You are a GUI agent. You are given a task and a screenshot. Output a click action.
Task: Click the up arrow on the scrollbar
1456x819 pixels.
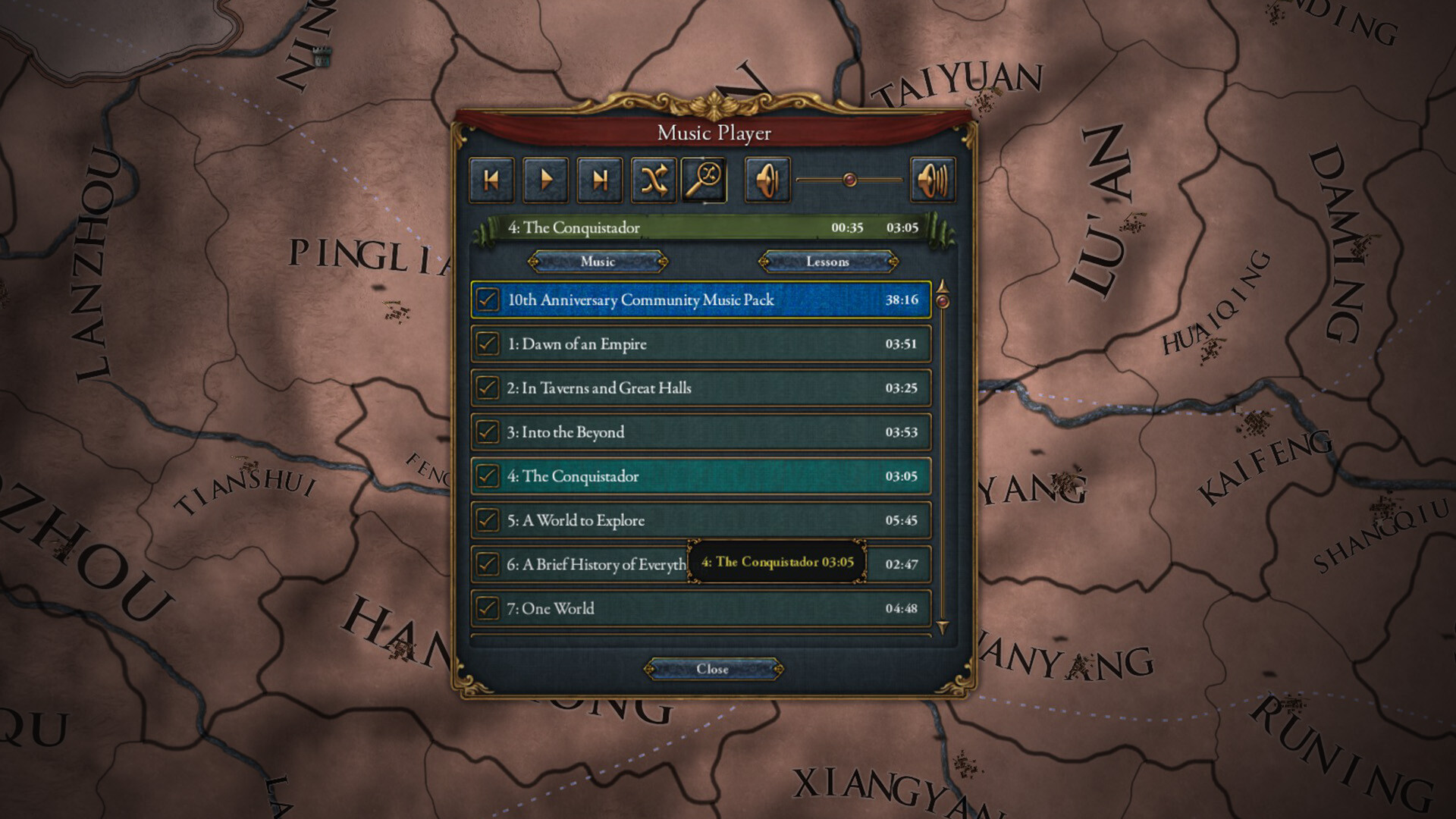tap(942, 284)
